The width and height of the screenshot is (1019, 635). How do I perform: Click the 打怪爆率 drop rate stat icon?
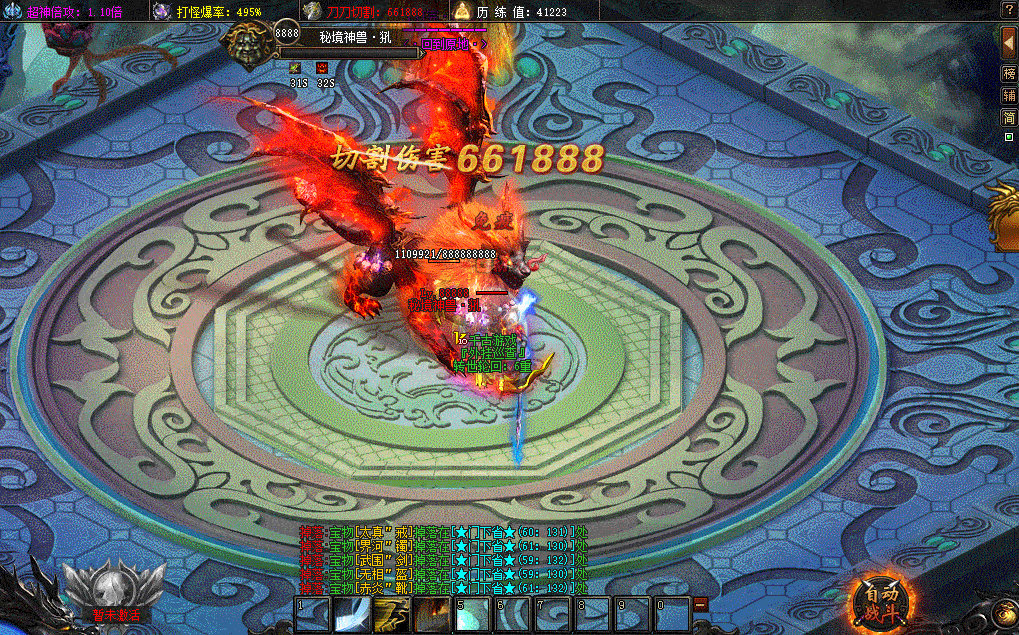click(x=162, y=11)
